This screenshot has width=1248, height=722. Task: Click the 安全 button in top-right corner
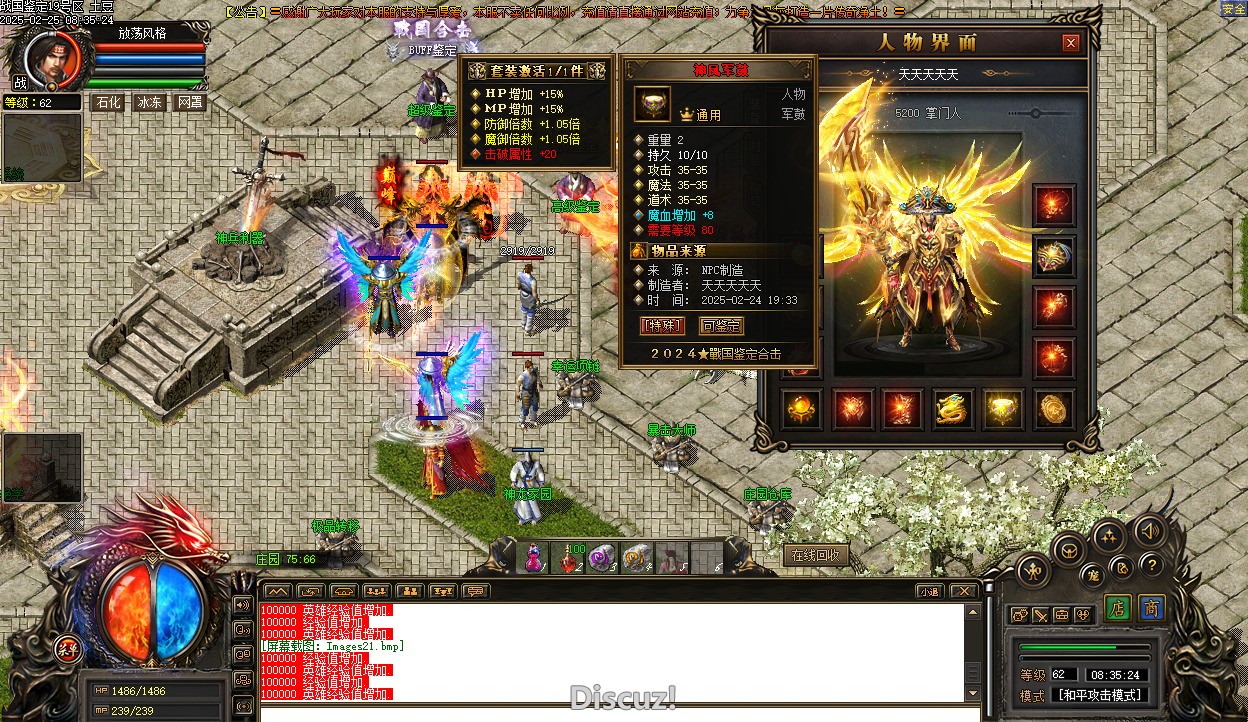tap(1234, 9)
